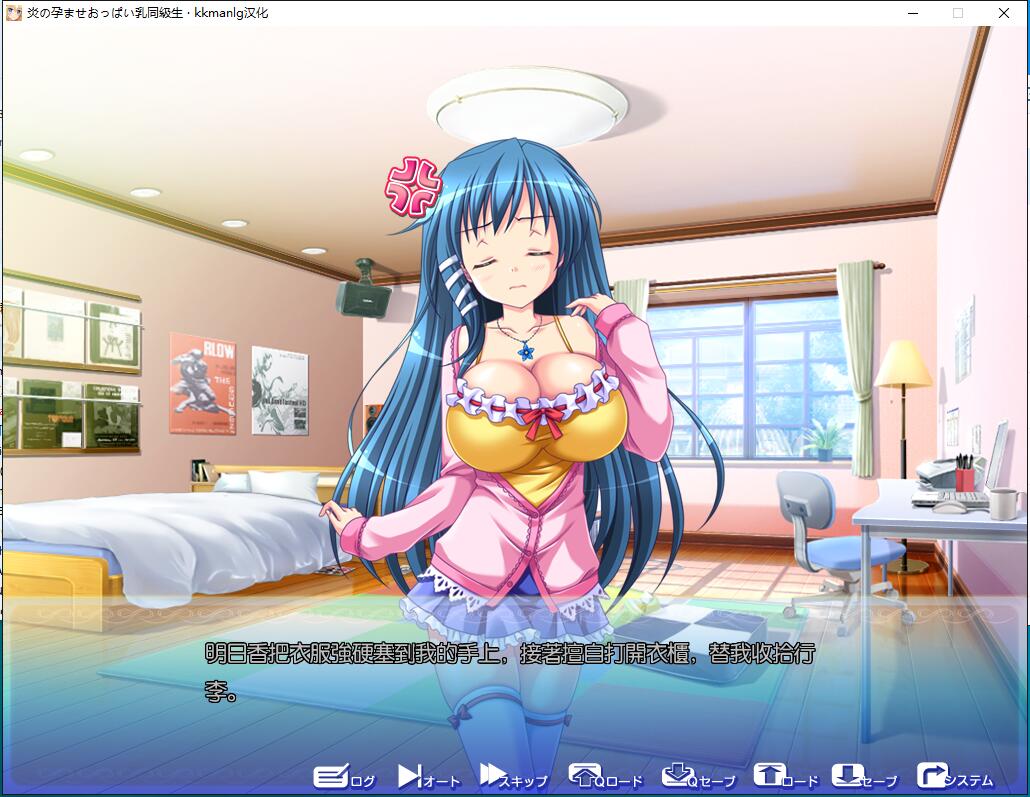Click the Qロード quick load button

coord(605,777)
